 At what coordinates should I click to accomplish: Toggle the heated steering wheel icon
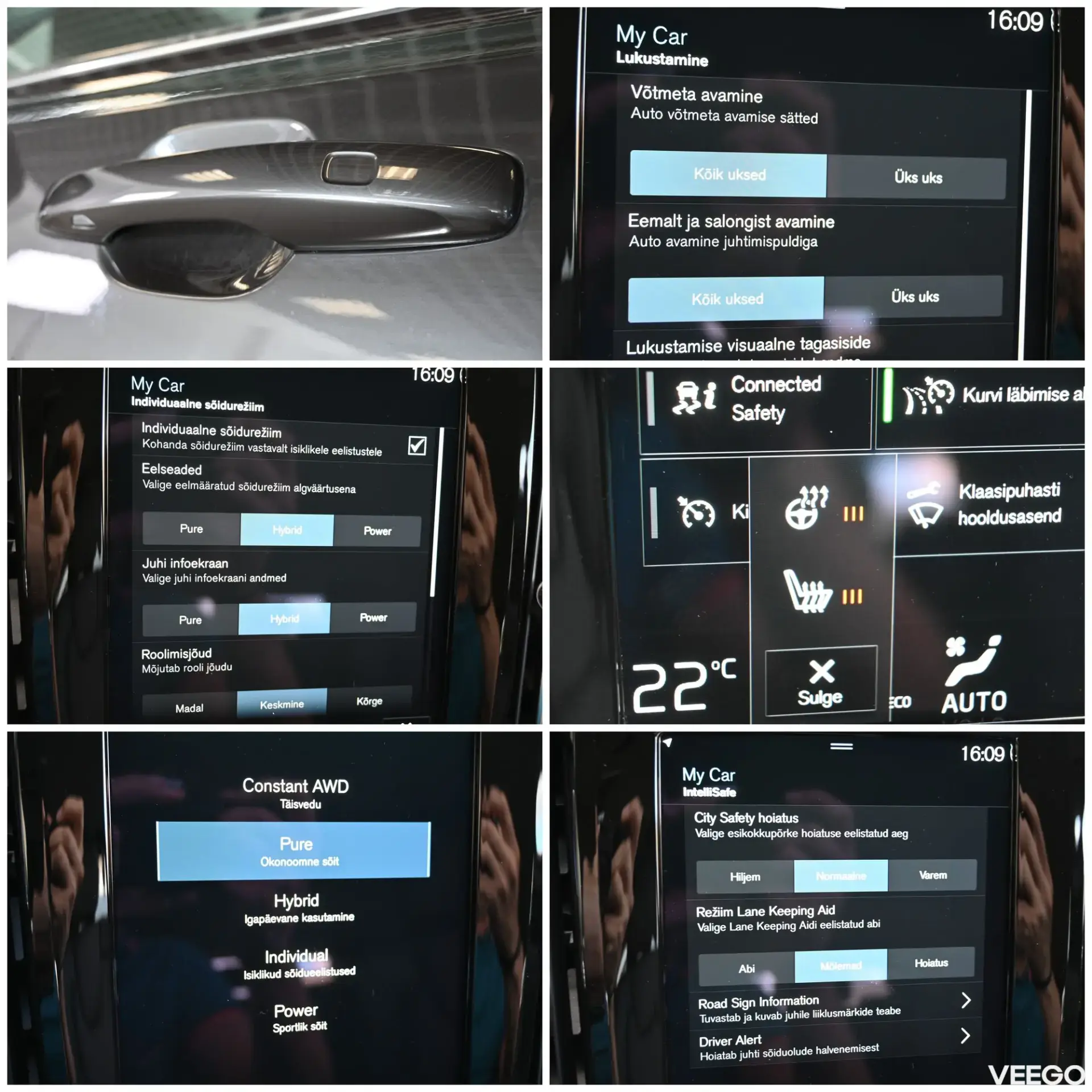click(x=807, y=508)
